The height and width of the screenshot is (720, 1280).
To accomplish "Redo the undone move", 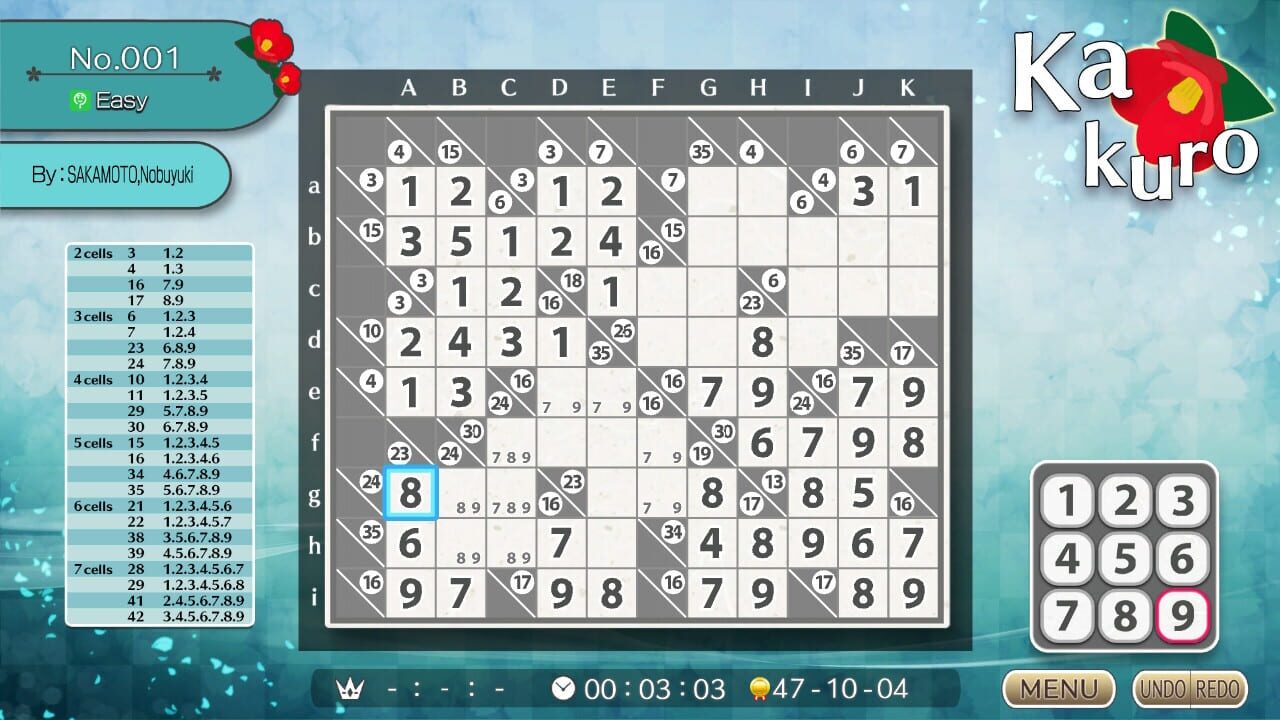I will tap(1215, 690).
